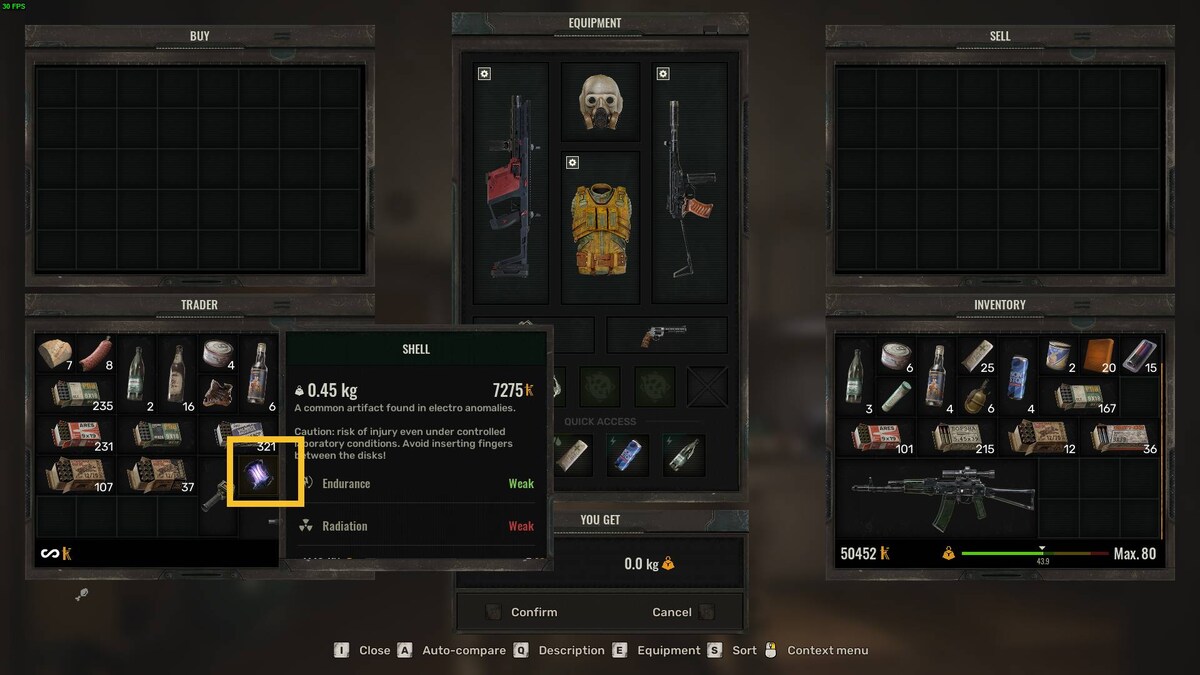
Task: Choose the yellow body armor slot
Action: [600, 228]
